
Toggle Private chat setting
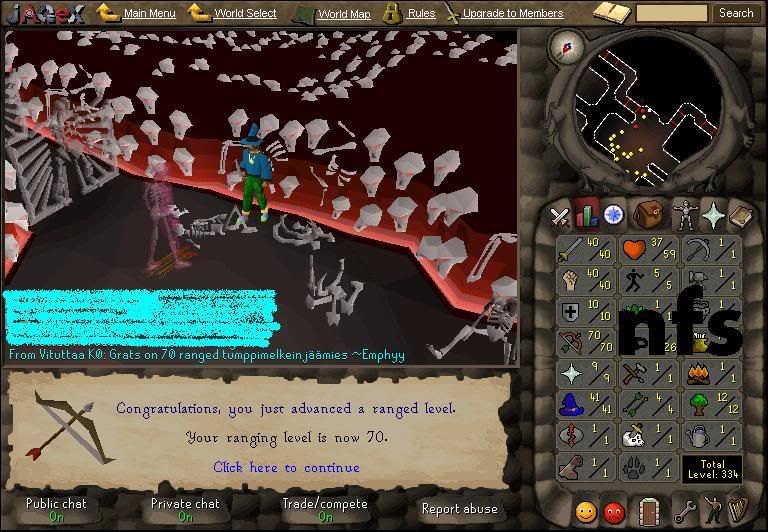tap(185, 510)
